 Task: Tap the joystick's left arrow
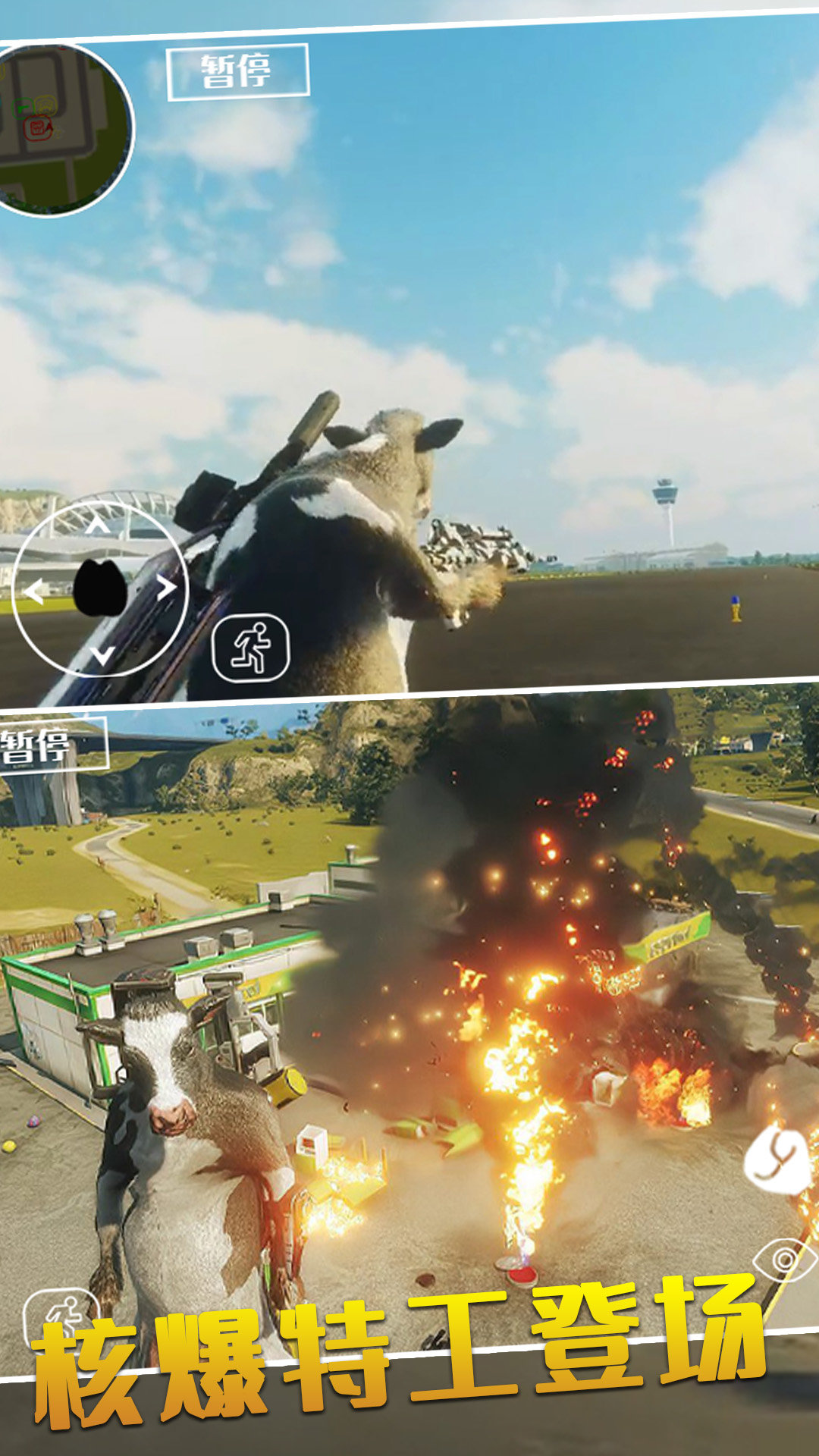33,591
